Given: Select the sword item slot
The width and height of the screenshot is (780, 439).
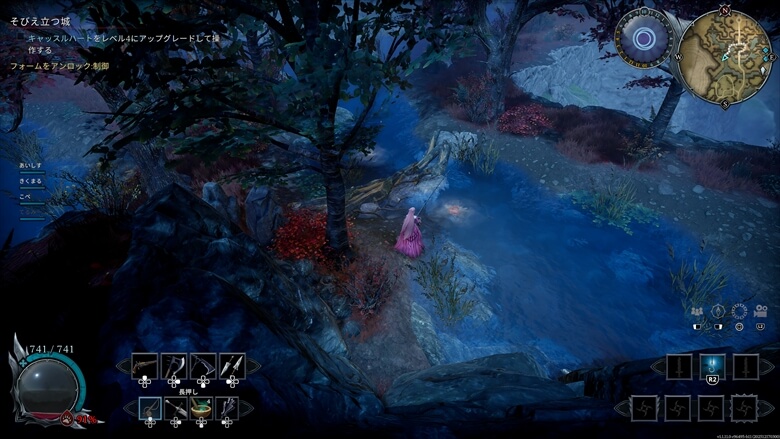Looking at the screenshot, I should (x=176, y=408).
